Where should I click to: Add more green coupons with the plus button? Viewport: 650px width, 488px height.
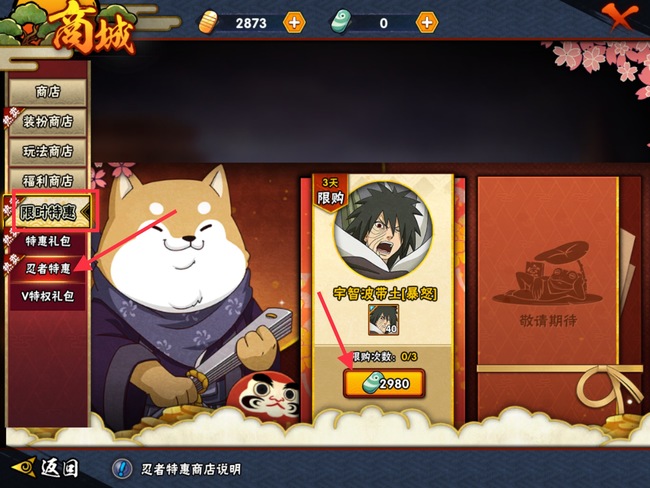click(427, 22)
